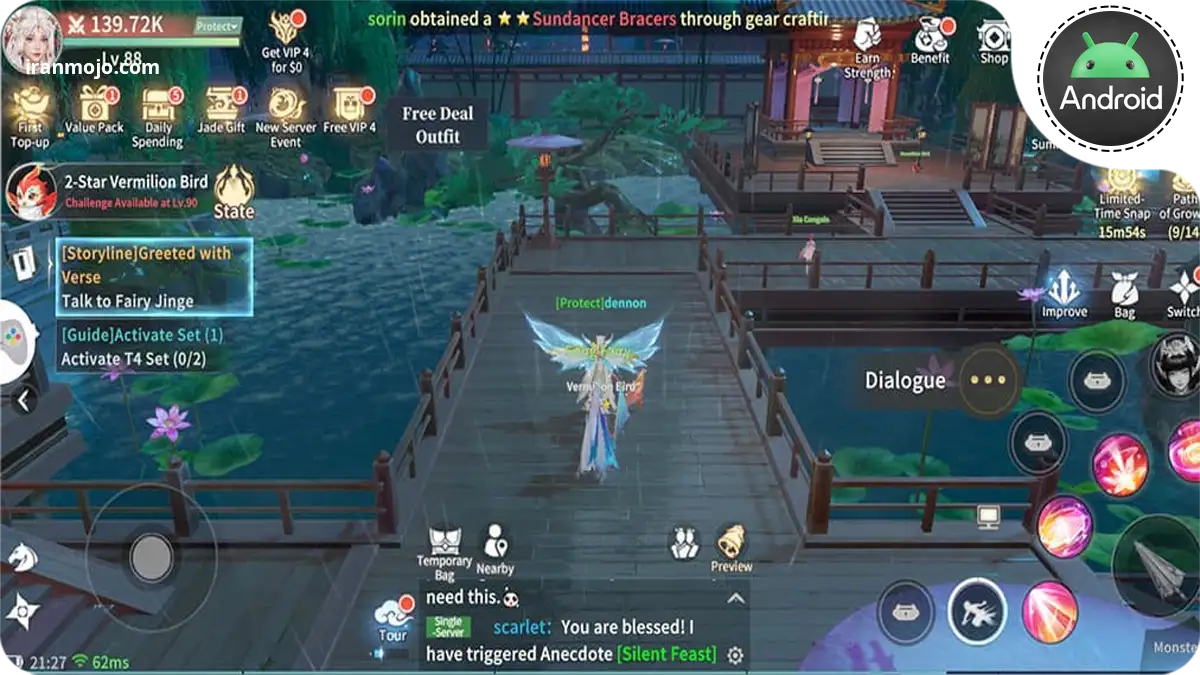The image size is (1200, 675).
Task: Open Earn Strength menu
Action: [867, 48]
